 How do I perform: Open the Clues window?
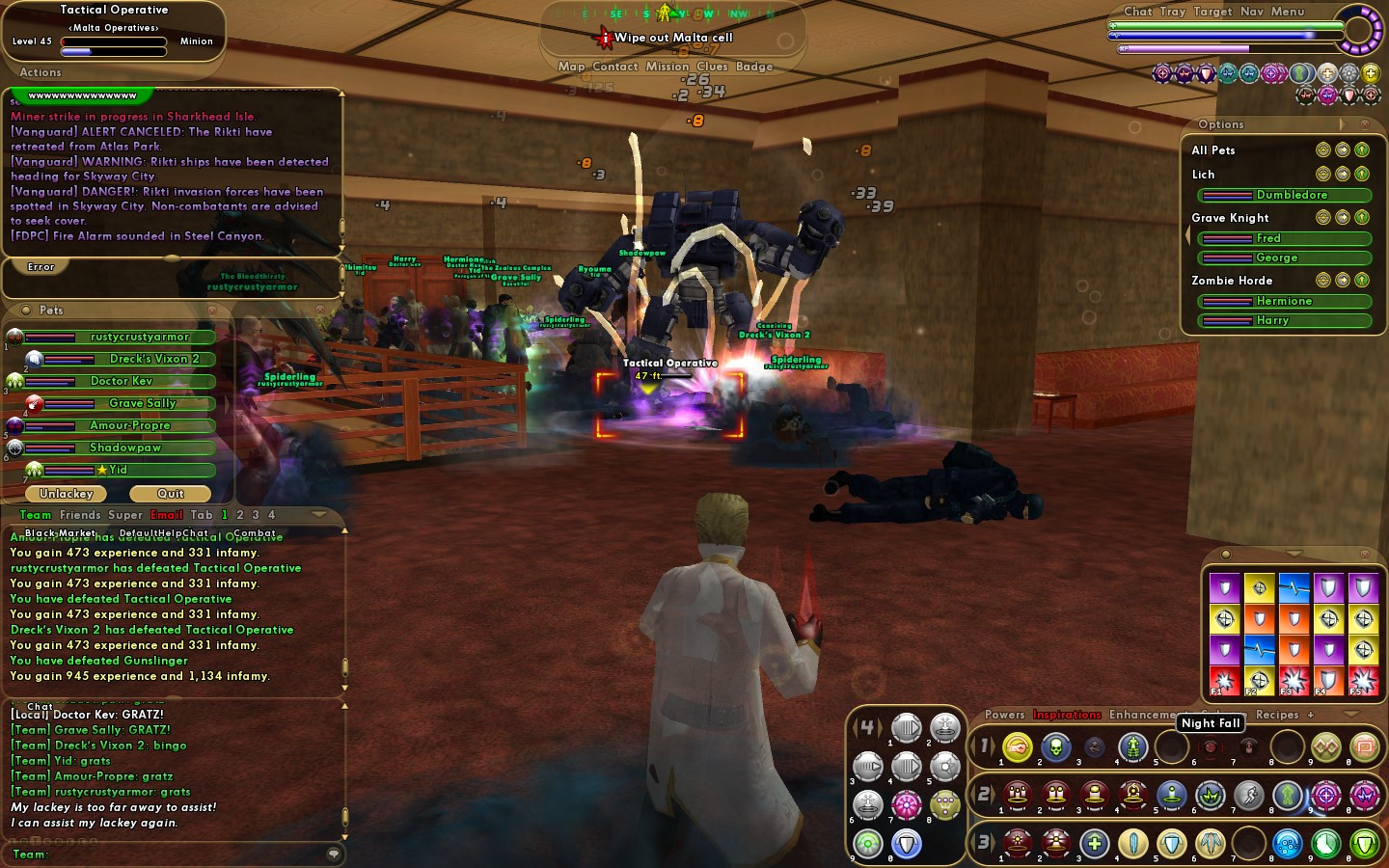click(712, 67)
